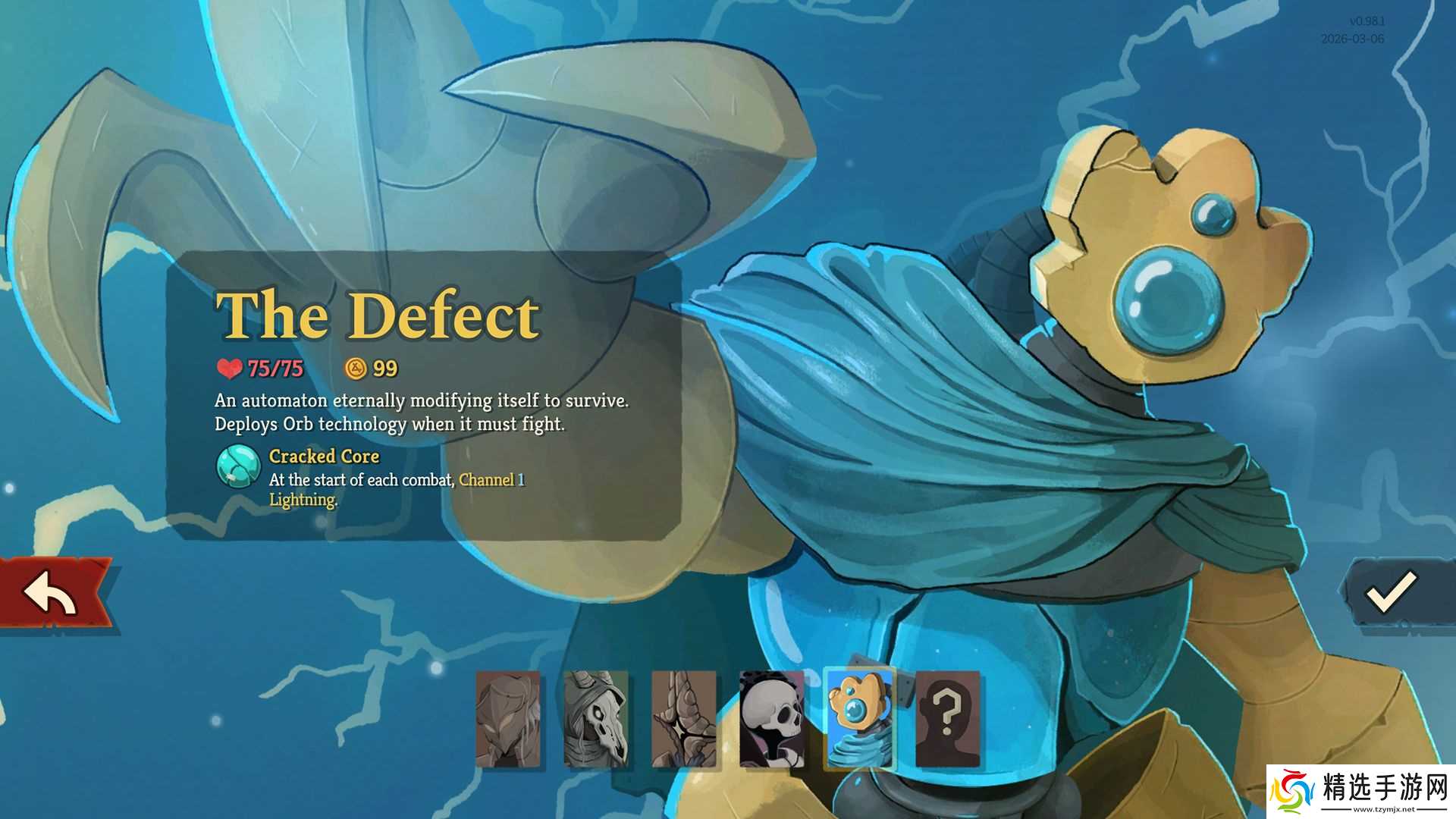Choose the highlighted Defect portrait

[x=860, y=719]
